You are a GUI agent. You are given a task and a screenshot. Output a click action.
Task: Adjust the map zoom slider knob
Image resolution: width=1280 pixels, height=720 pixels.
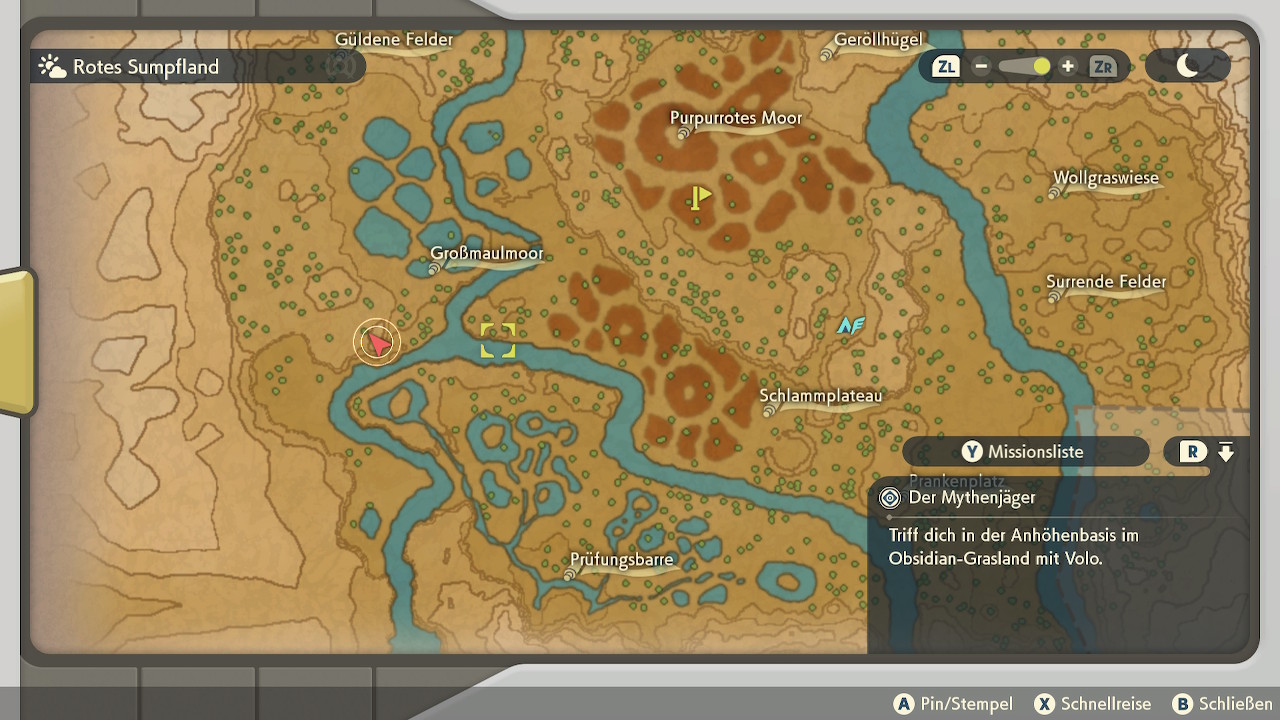(1041, 67)
